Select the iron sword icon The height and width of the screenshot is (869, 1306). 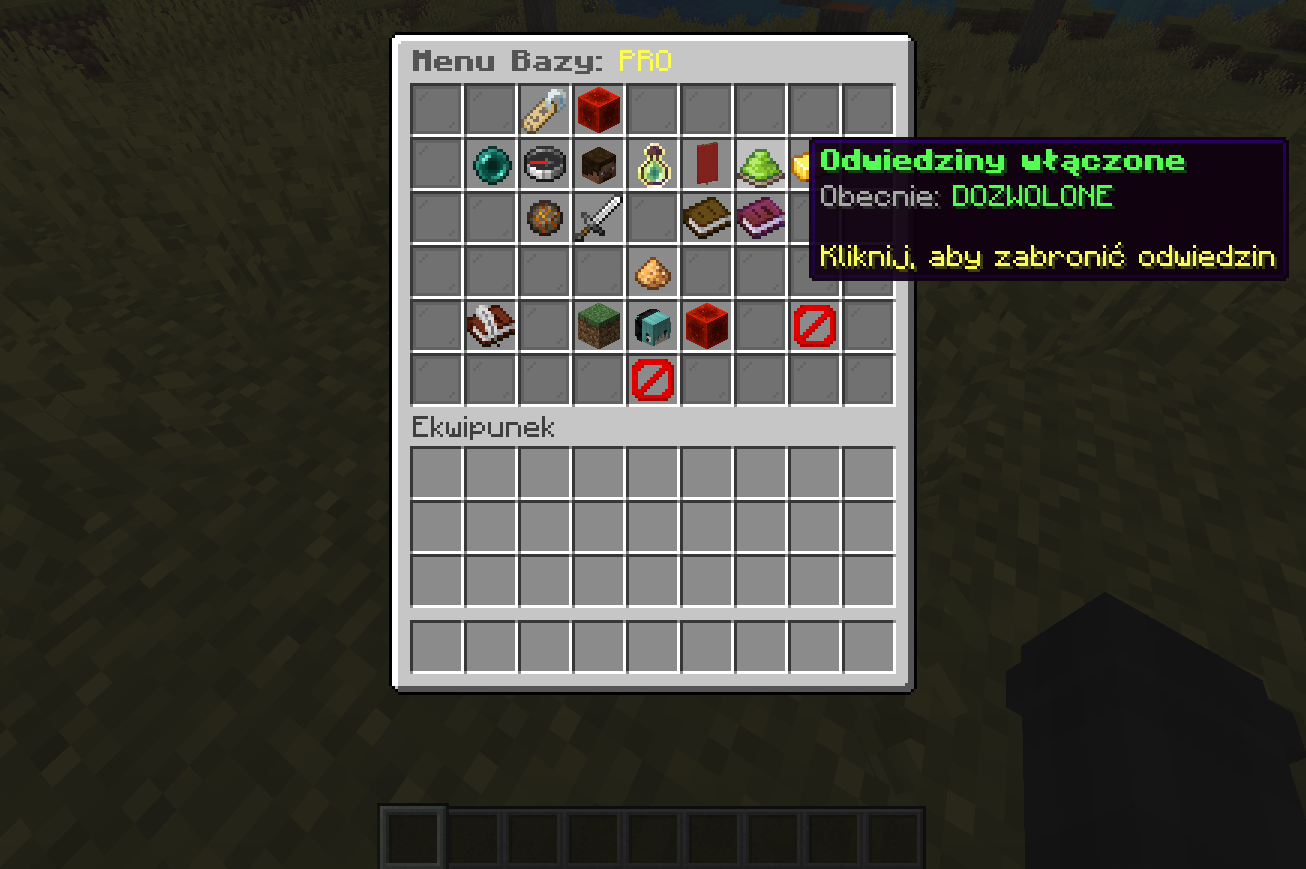598,218
